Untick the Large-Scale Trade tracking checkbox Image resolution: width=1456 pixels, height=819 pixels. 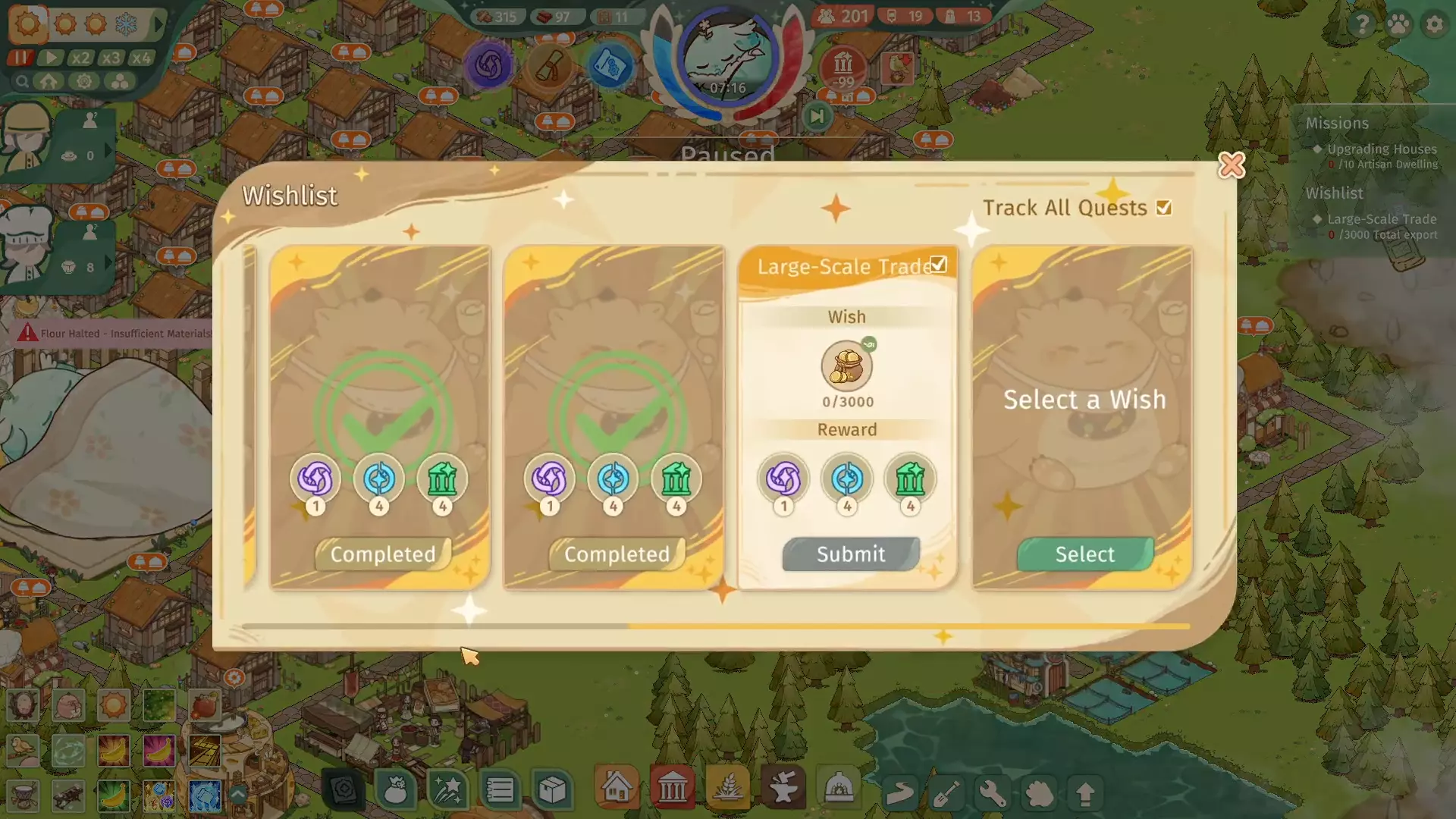point(939,265)
